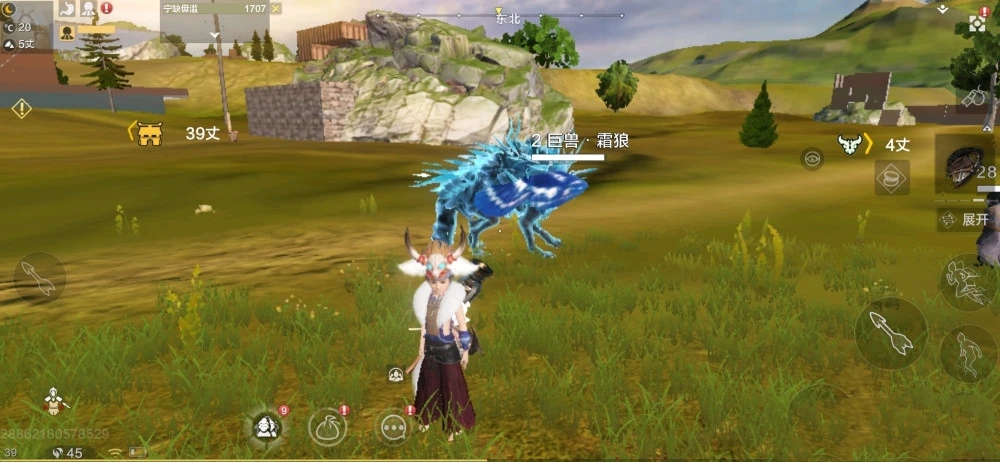Screen dimensions: 1000x462
Task: Tap the crouch stance button
Action: tap(967, 353)
